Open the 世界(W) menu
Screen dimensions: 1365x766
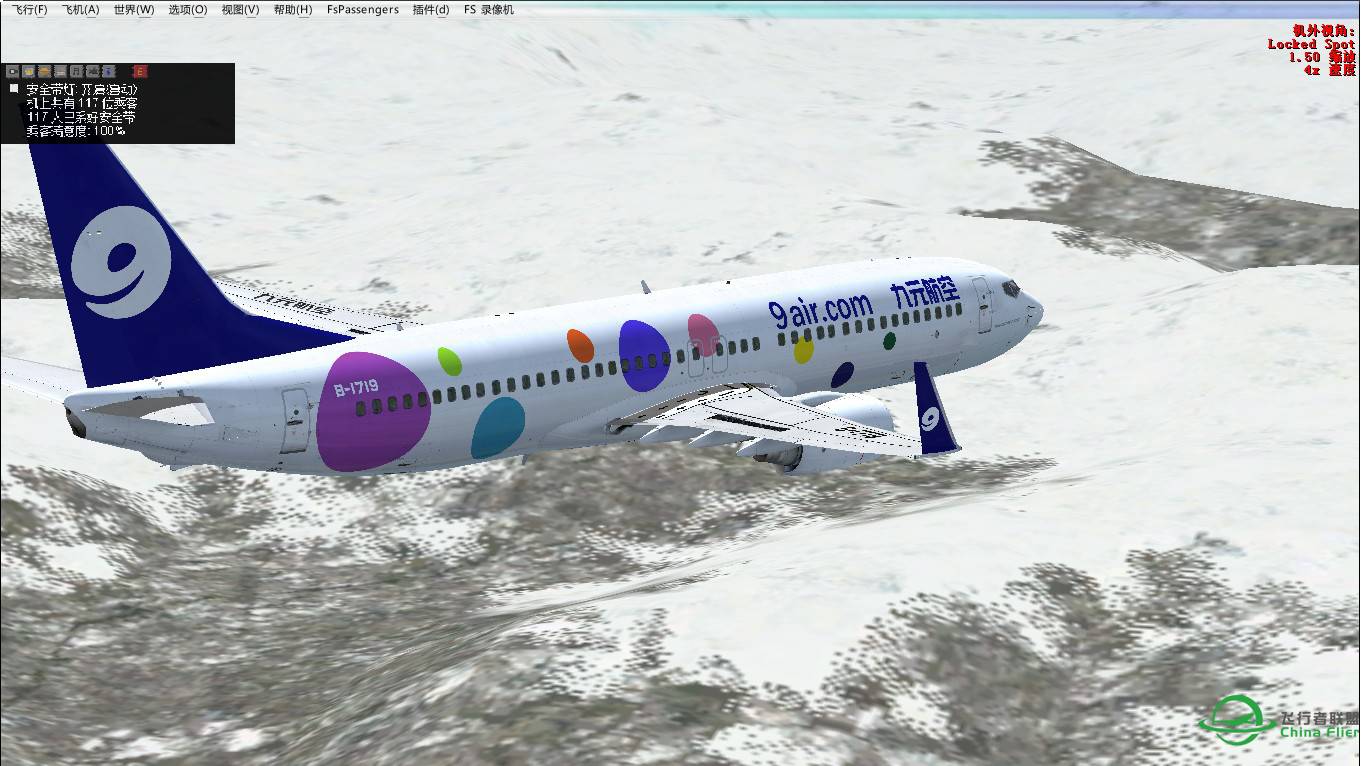tap(133, 9)
